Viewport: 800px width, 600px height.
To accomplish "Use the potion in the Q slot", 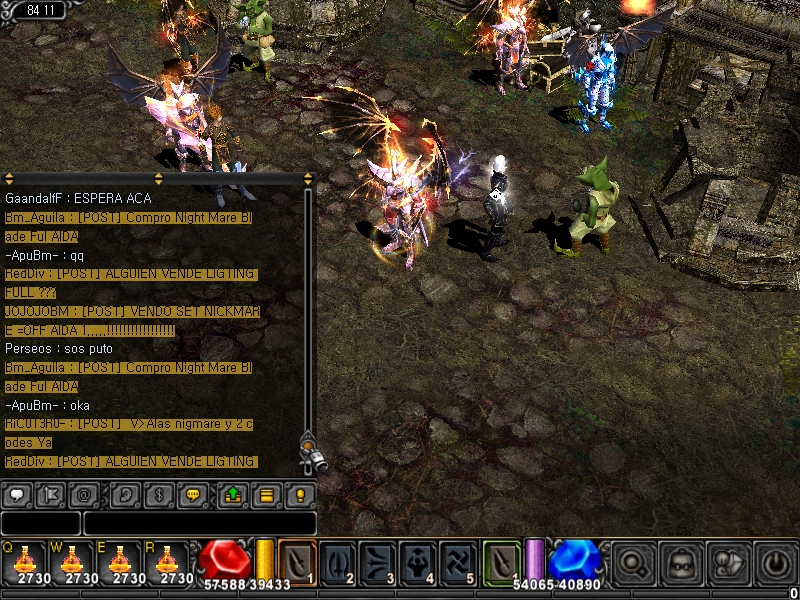I will click(x=24, y=561).
